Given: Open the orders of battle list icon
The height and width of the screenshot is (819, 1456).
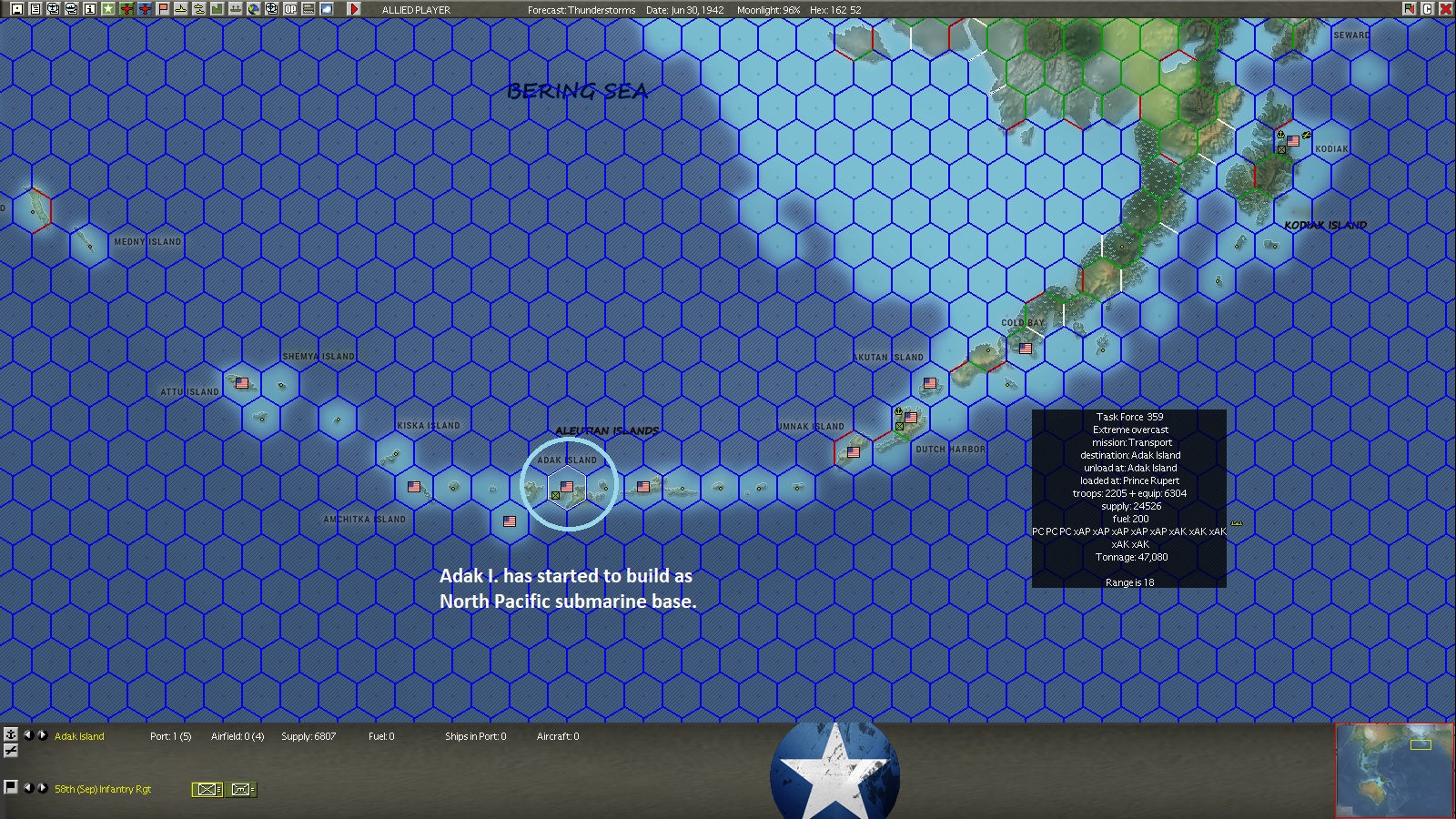Looking at the screenshot, I should pyautogui.click(x=35, y=9).
